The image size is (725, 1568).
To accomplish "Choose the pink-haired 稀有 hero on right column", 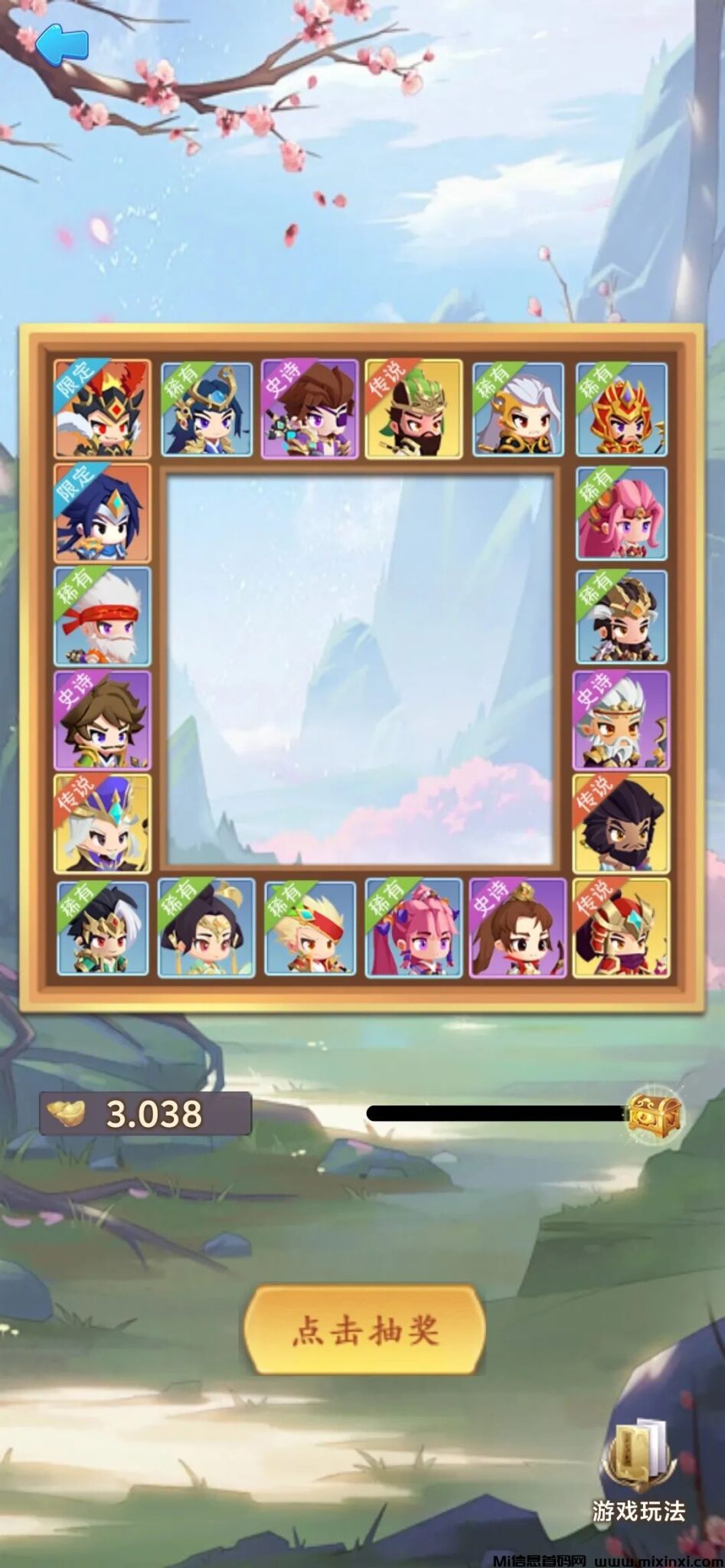I will pyautogui.click(x=621, y=513).
